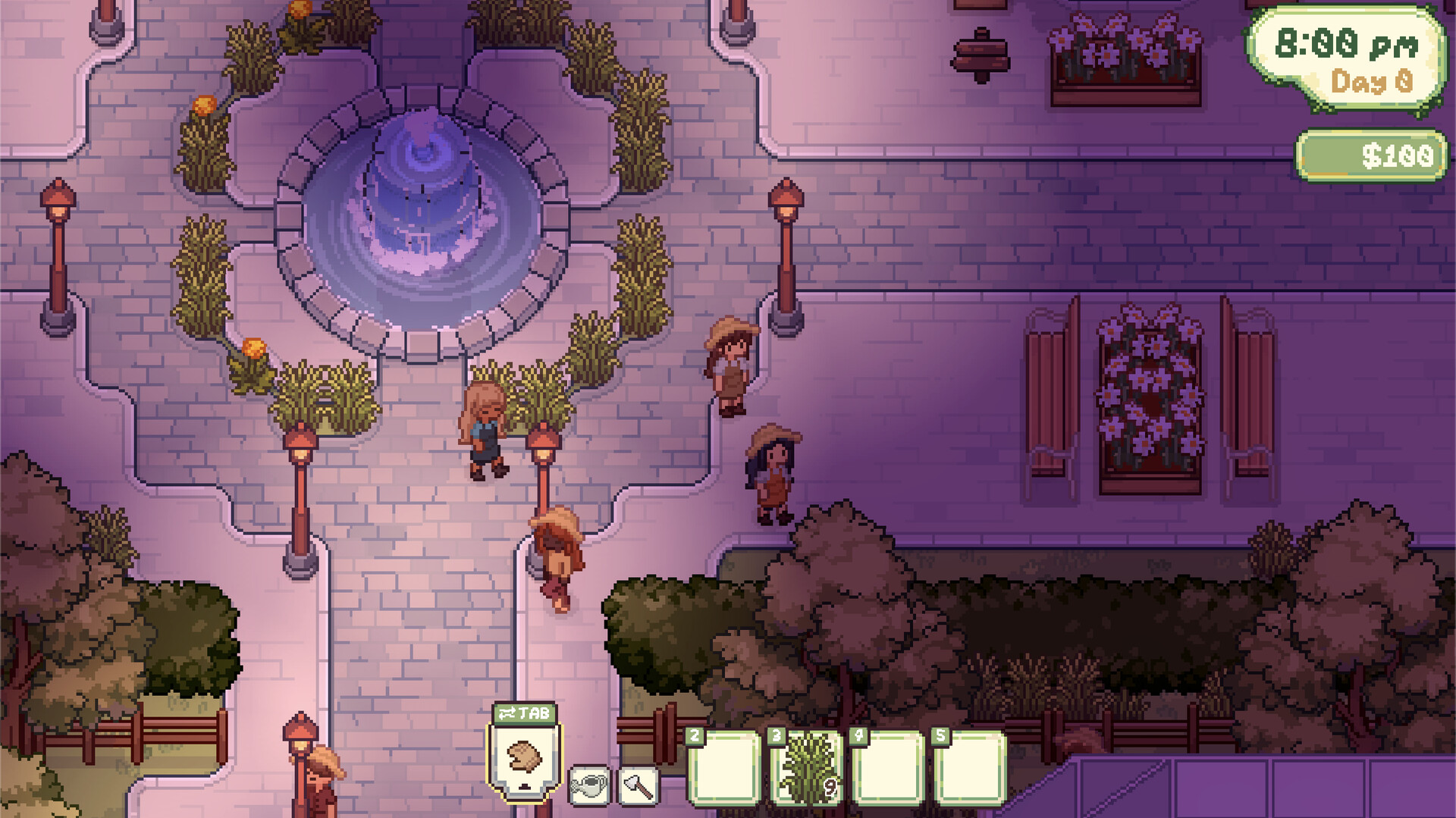Click the arrows icon beside the TAB label
The image size is (1456, 818).
[509, 713]
